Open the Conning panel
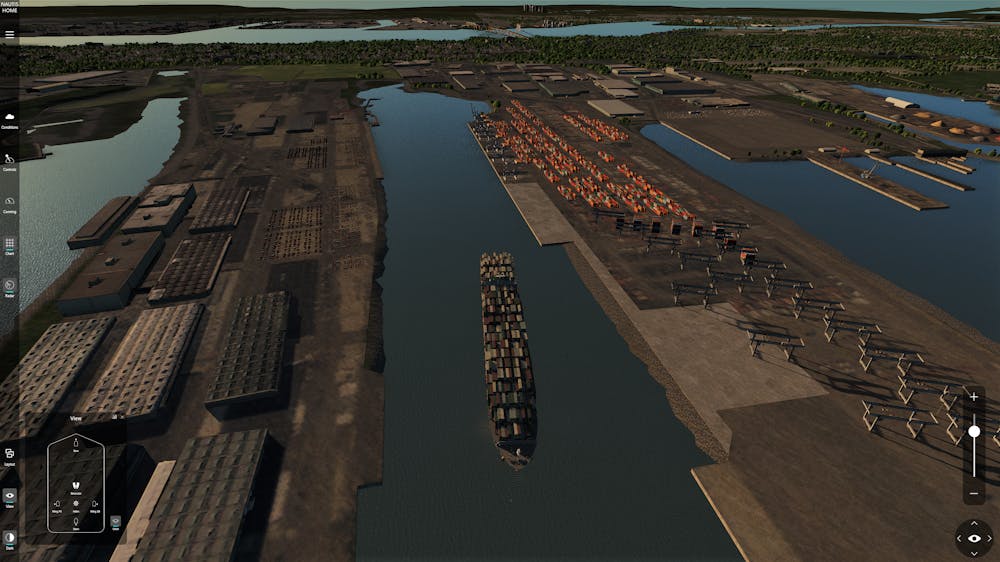 tap(10, 203)
